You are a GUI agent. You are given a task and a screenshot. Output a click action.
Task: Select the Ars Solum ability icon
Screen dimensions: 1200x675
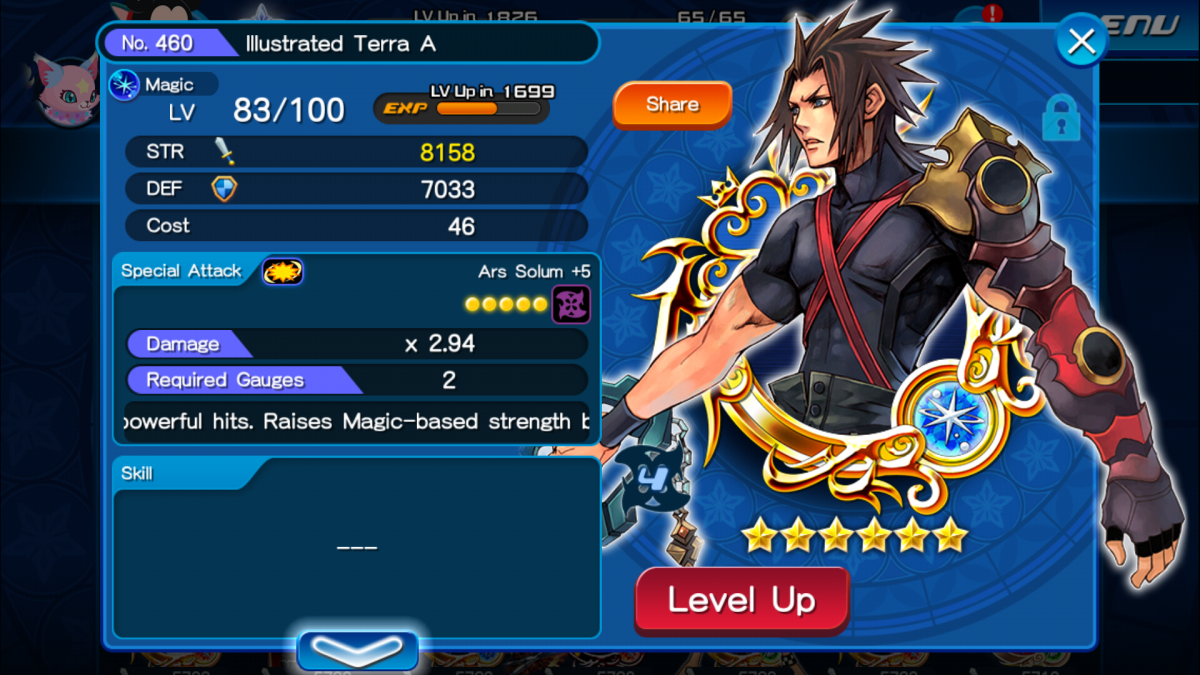(x=571, y=304)
